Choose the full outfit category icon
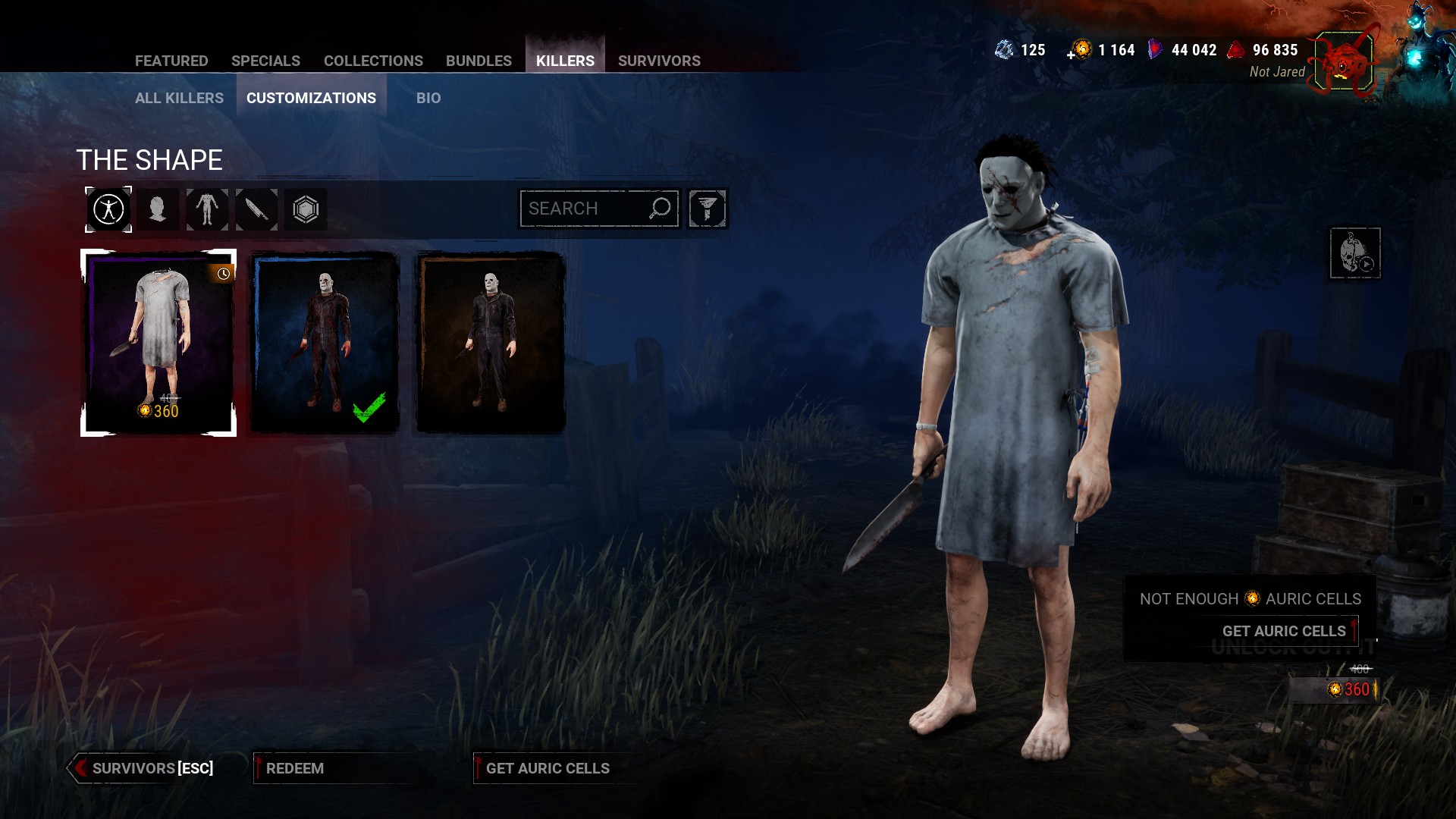The width and height of the screenshot is (1456, 819). click(x=108, y=209)
